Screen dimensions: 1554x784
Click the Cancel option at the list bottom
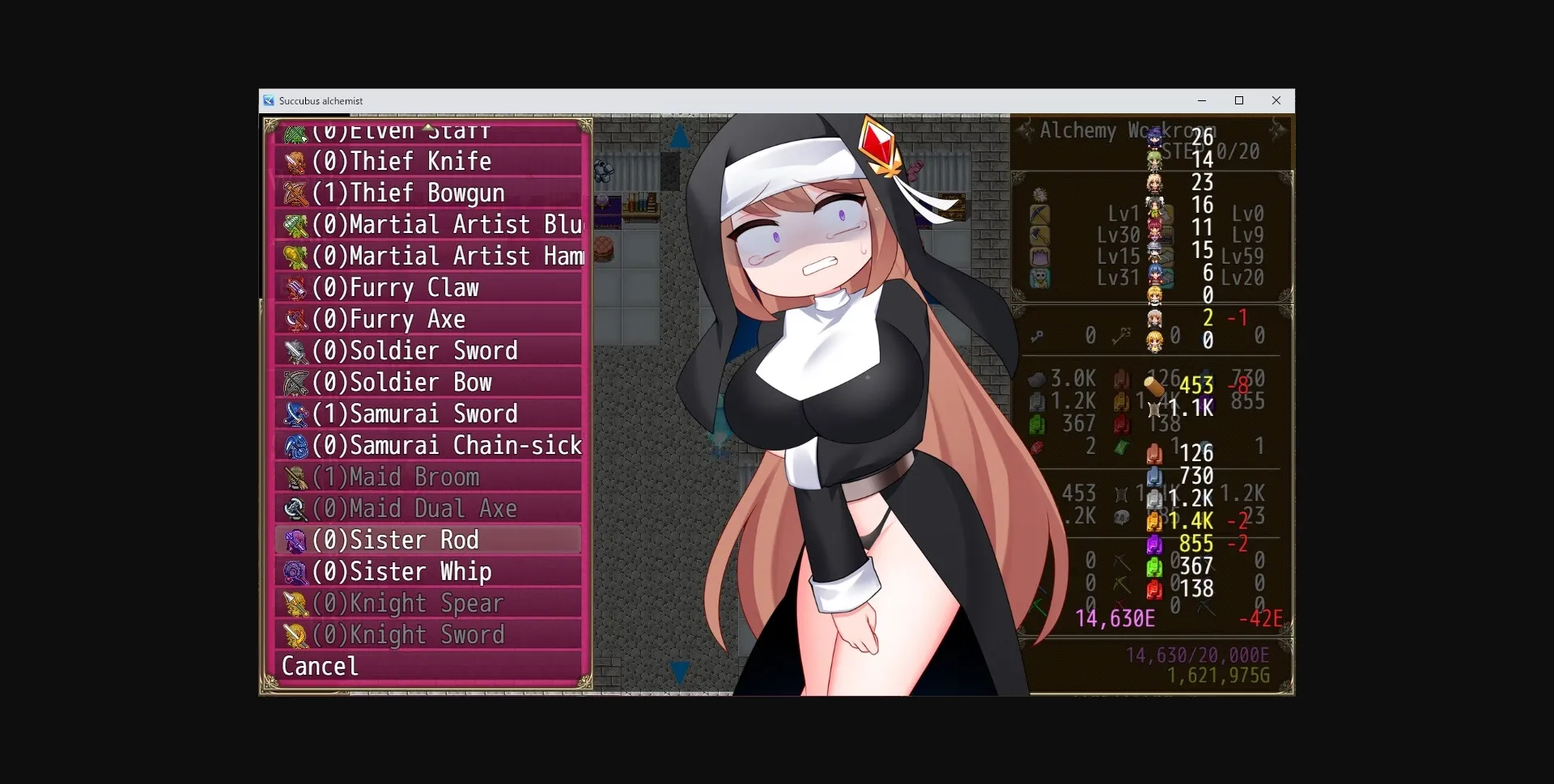pos(320,665)
